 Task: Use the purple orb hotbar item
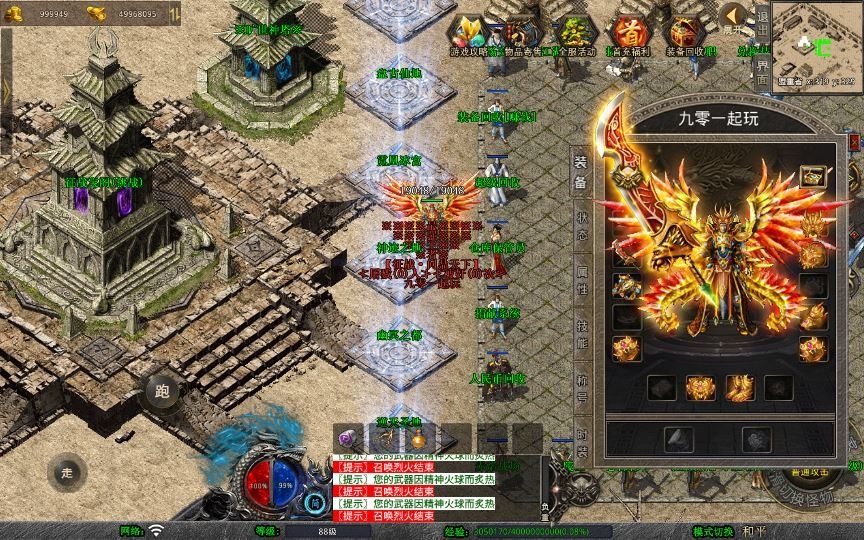348,438
